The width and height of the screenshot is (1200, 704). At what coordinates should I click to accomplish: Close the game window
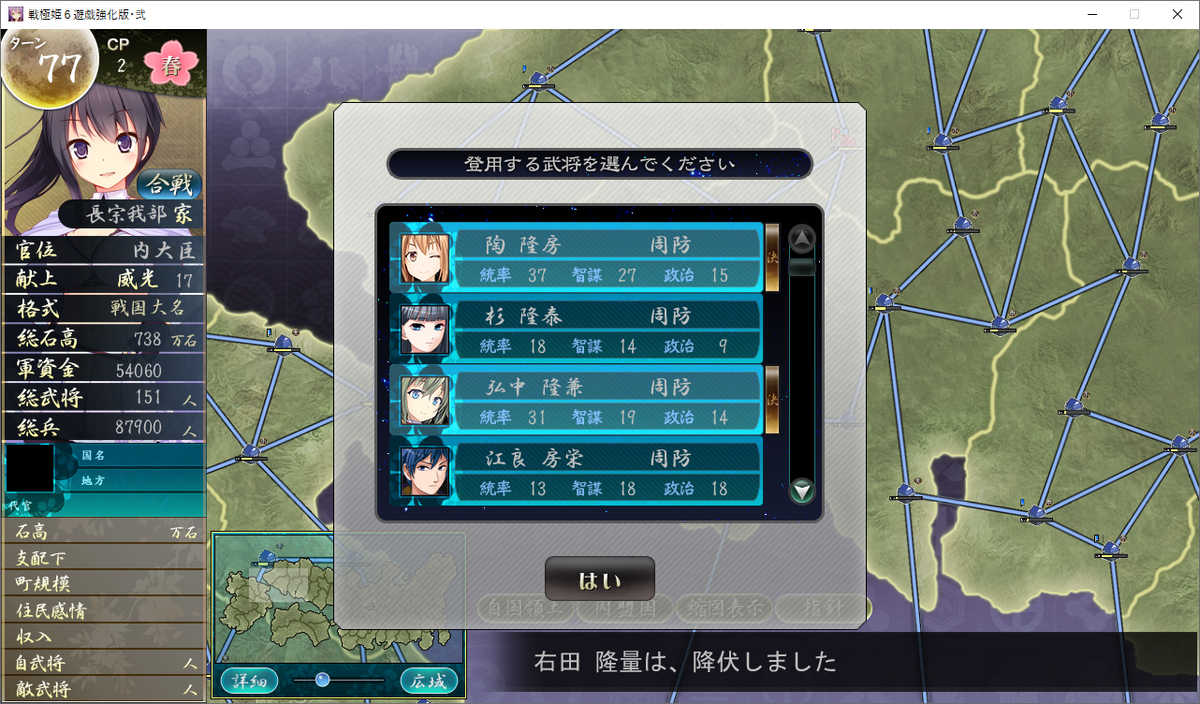coord(1176,14)
